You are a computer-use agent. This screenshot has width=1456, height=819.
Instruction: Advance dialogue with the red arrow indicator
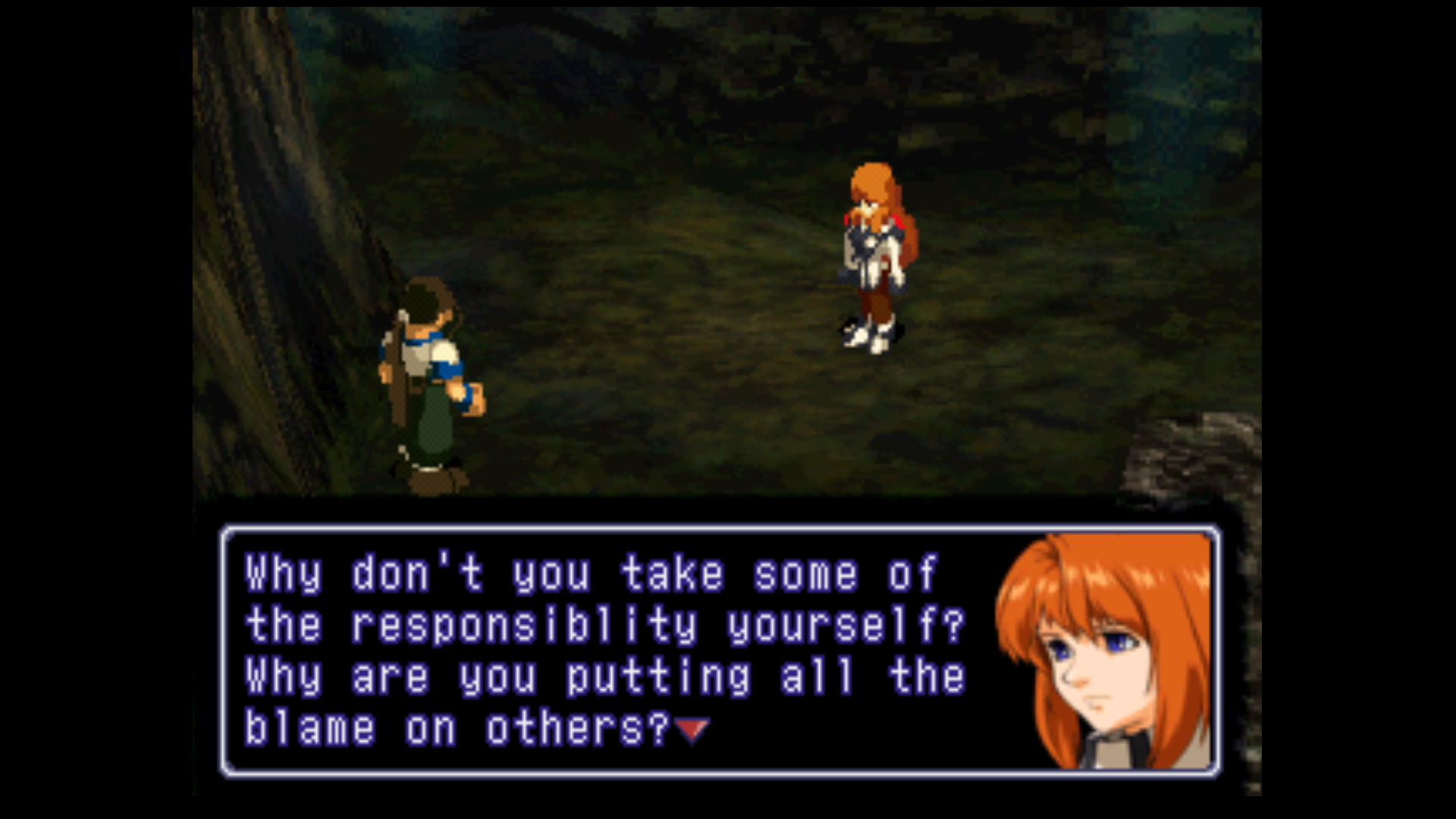pyautogui.click(x=692, y=730)
